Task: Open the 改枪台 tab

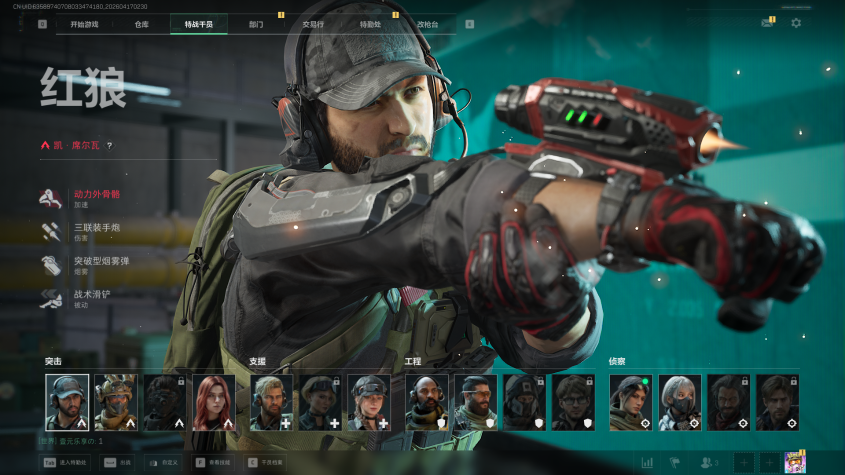Action: point(427,24)
